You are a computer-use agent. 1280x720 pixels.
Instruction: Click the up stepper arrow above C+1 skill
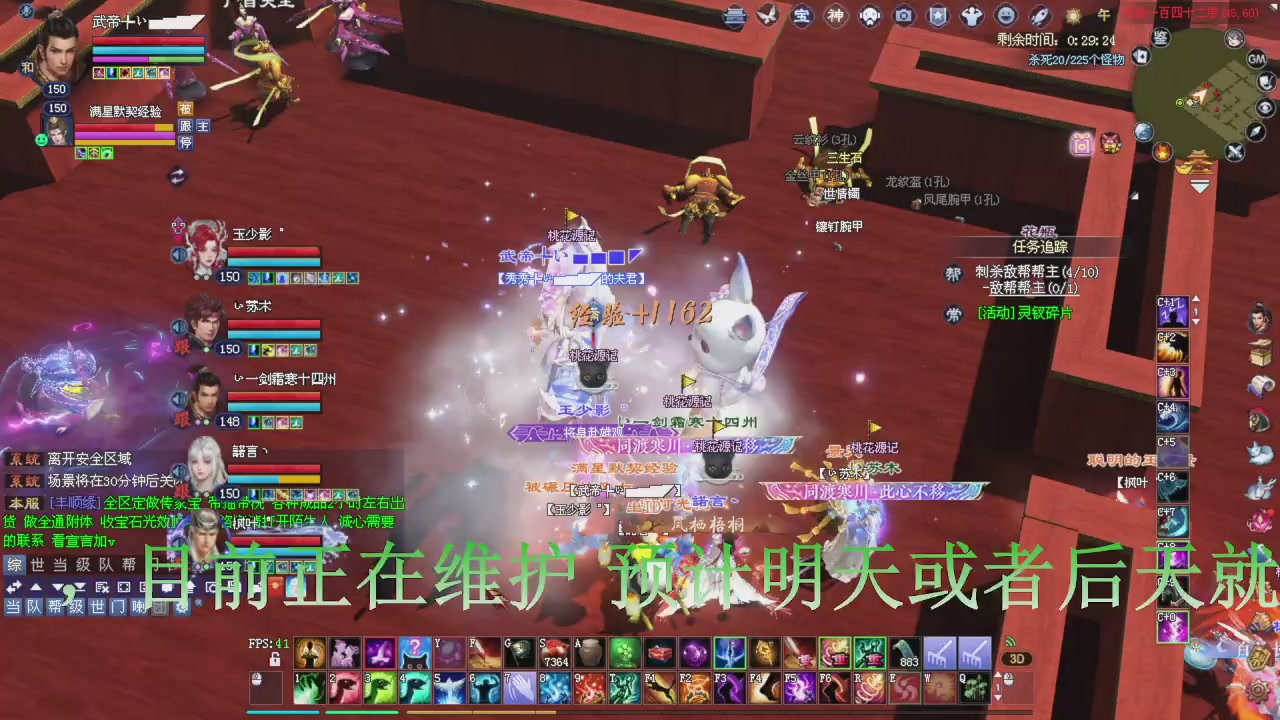tap(1196, 300)
